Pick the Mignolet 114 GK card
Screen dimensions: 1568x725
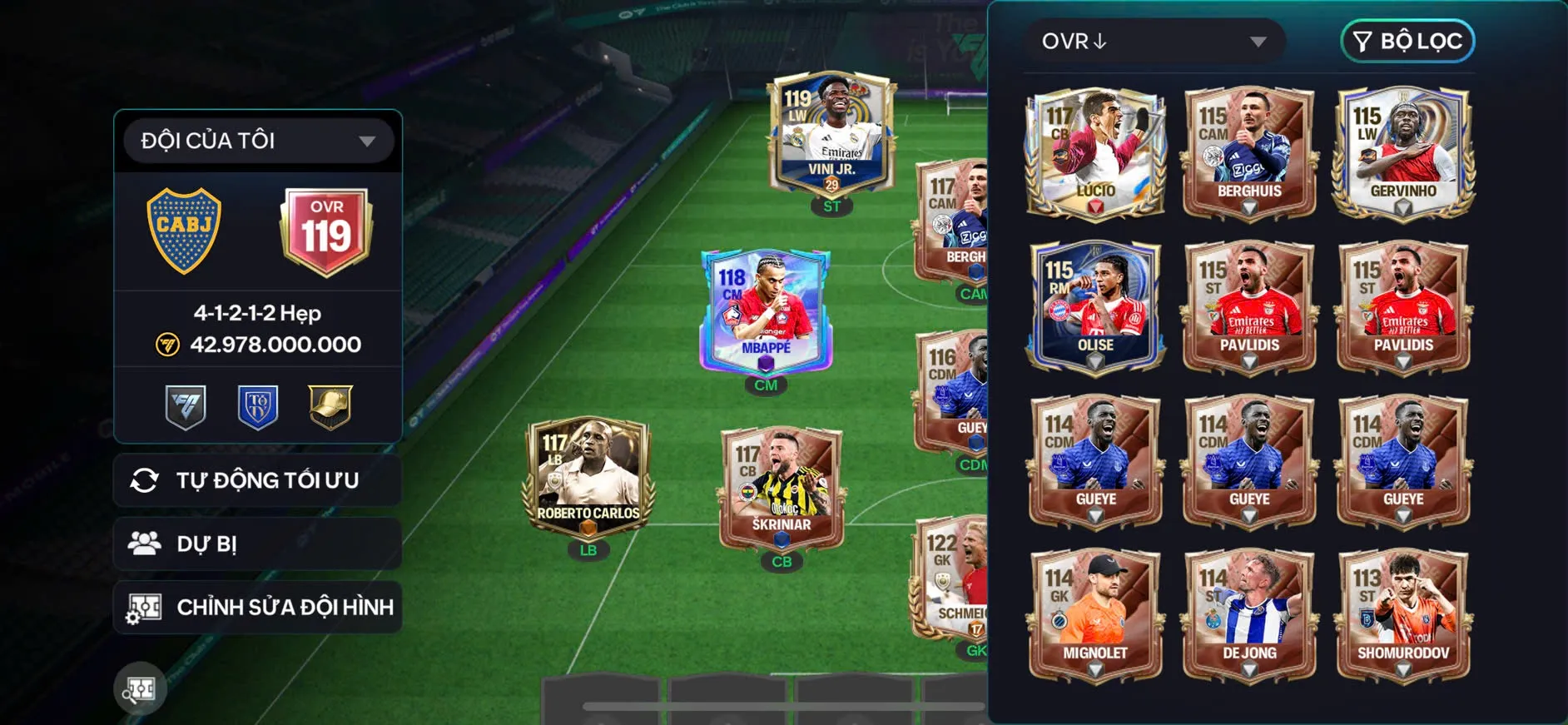click(x=1095, y=615)
